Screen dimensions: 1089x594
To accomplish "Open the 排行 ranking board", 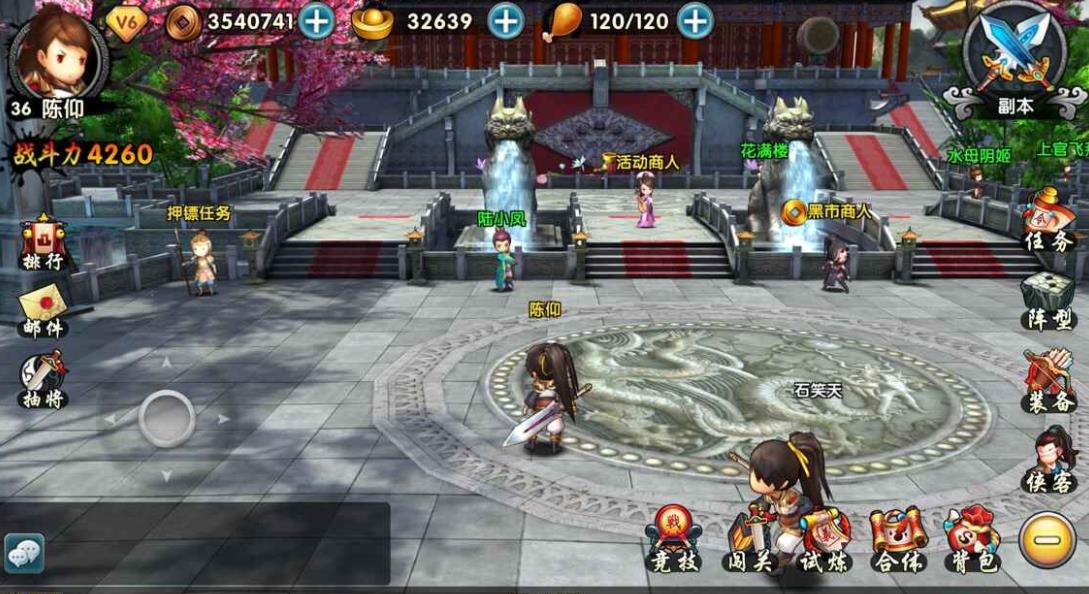I will 42,243.
